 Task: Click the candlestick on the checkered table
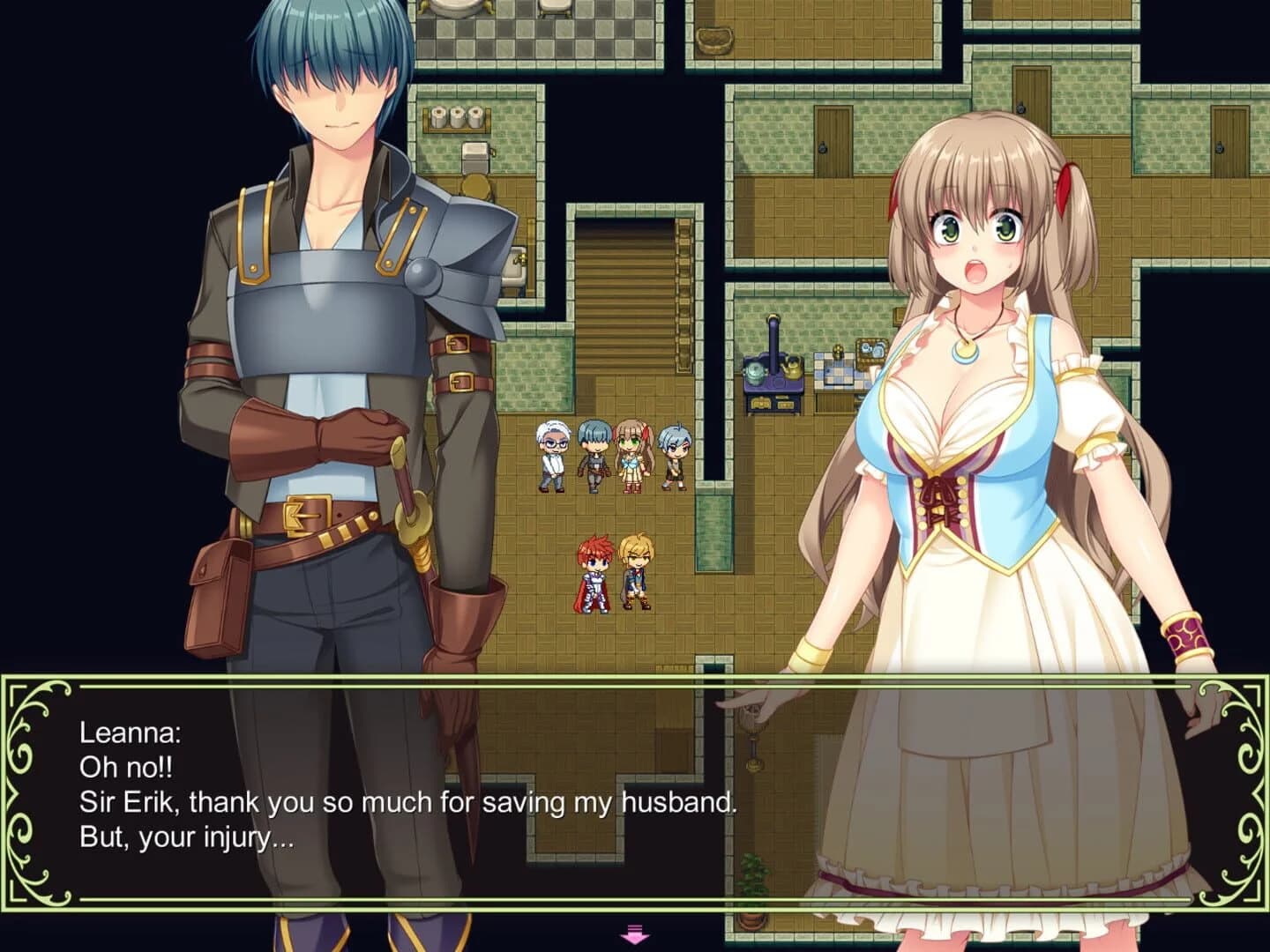click(837, 351)
